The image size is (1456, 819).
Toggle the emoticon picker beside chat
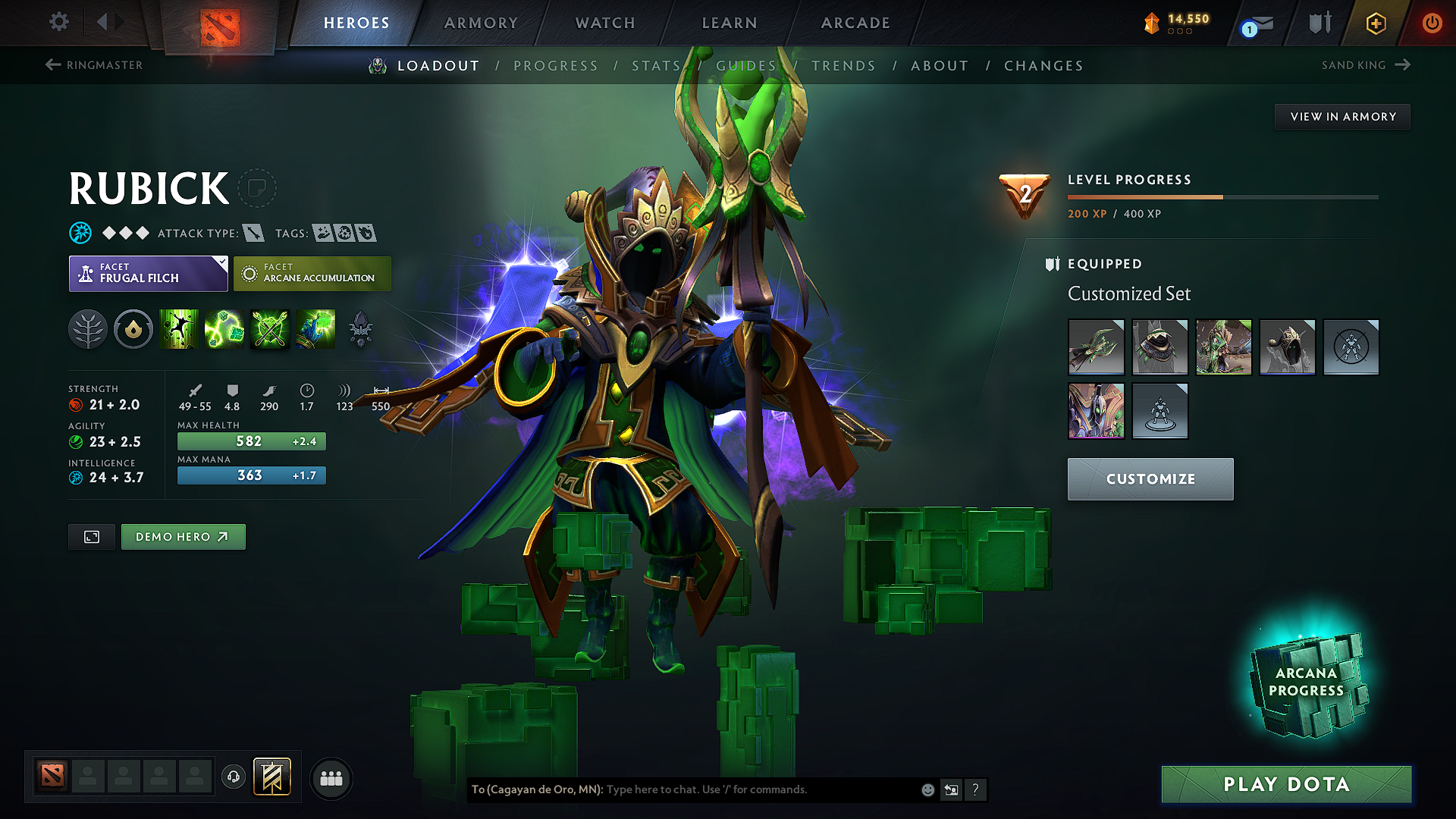tap(927, 789)
